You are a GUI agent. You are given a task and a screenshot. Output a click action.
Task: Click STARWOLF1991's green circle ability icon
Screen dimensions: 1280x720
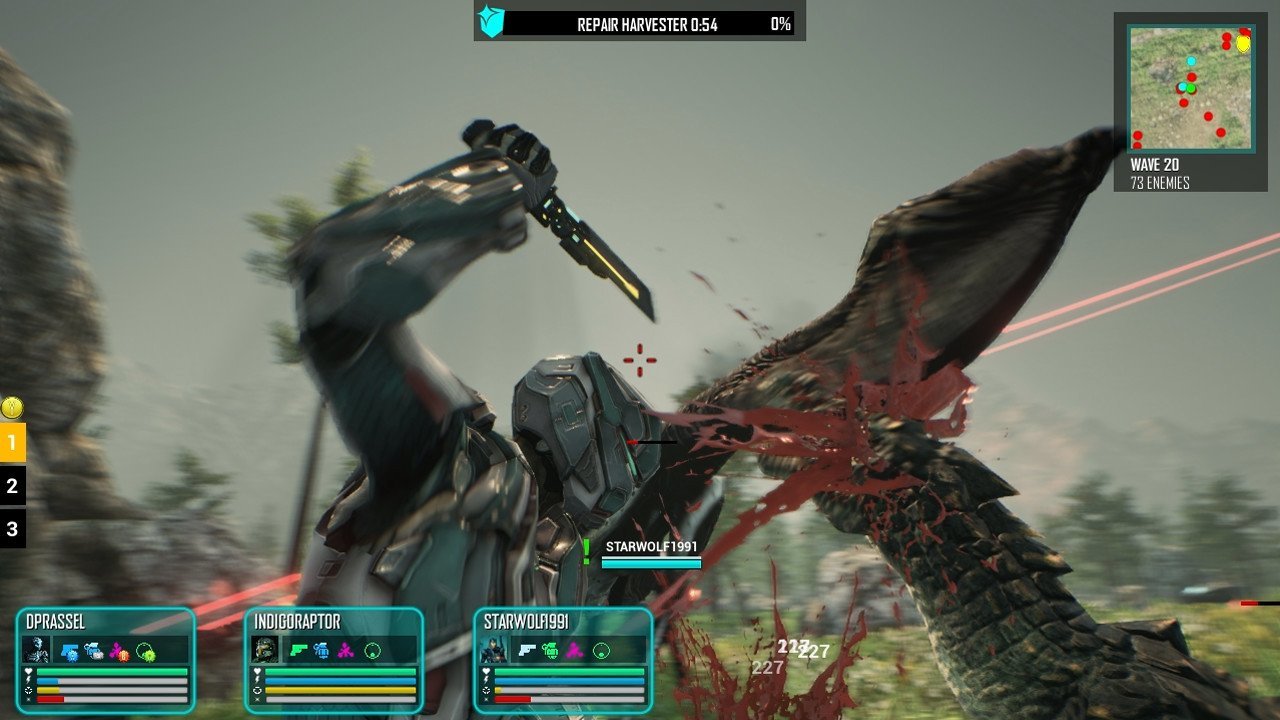[x=601, y=651]
